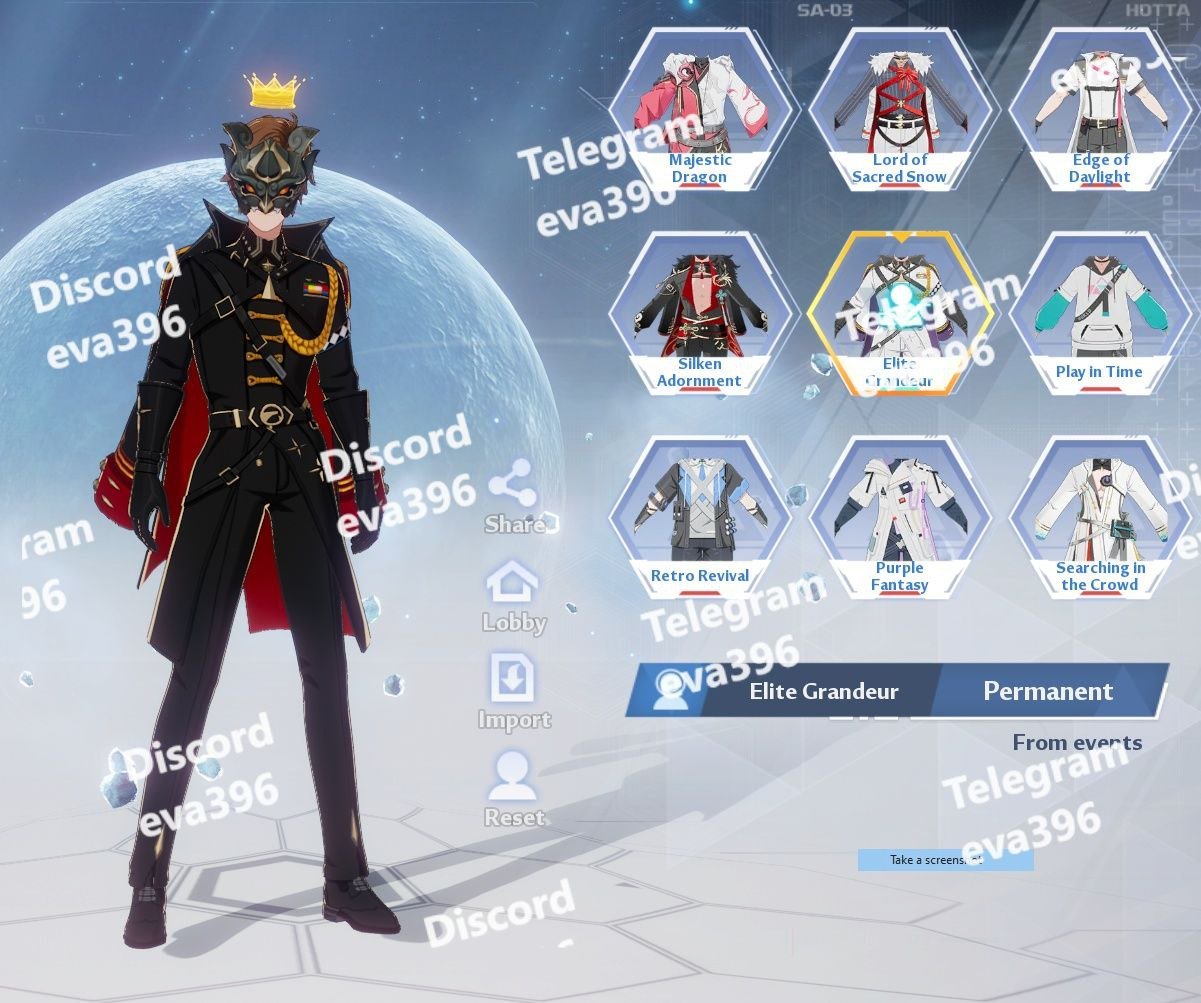Click the Take a screenshot button
This screenshot has width=1201, height=1003.
tap(945, 860)
